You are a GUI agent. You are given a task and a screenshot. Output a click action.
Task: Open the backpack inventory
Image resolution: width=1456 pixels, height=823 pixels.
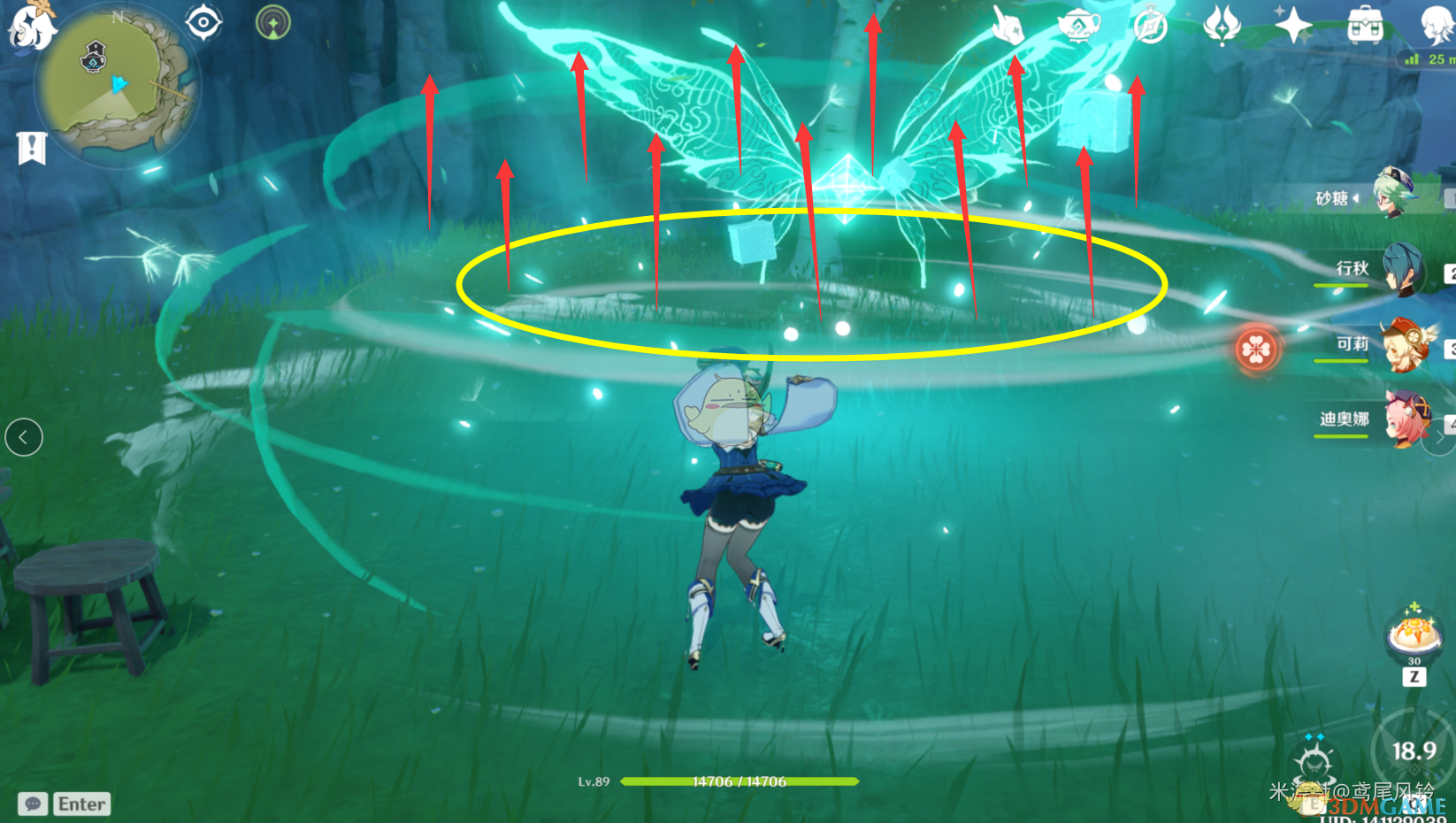1364,26
